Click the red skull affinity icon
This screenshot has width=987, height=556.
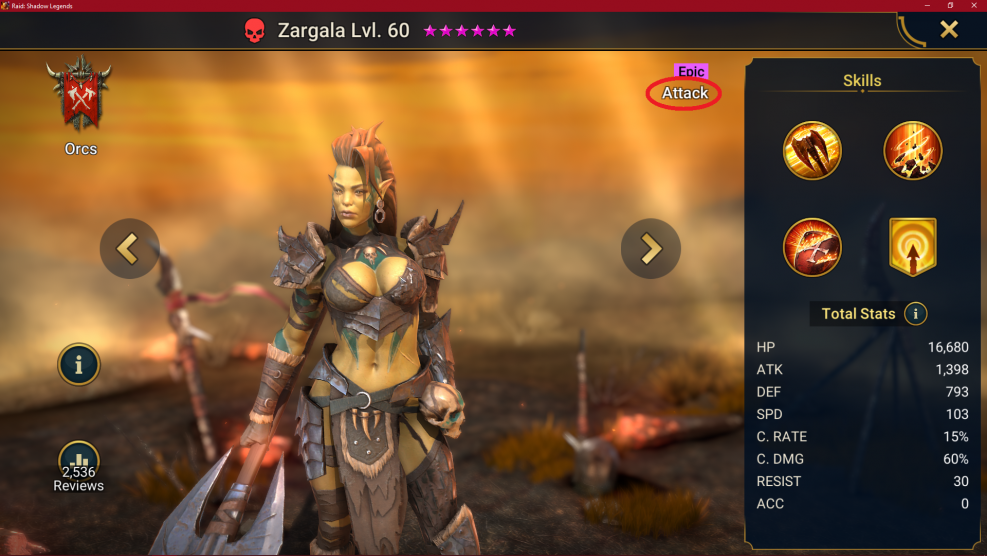[x=254, y=30]
